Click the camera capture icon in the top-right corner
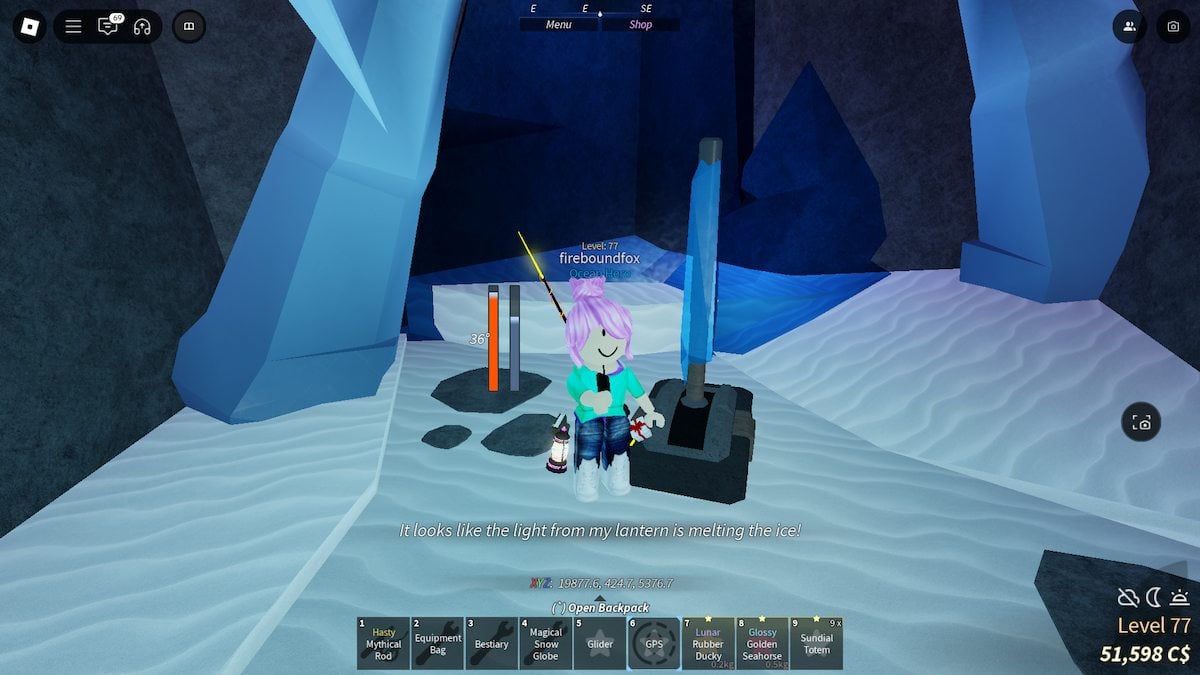The width and height of the screenshot is (1200, 675). [x=1173, y=27]
